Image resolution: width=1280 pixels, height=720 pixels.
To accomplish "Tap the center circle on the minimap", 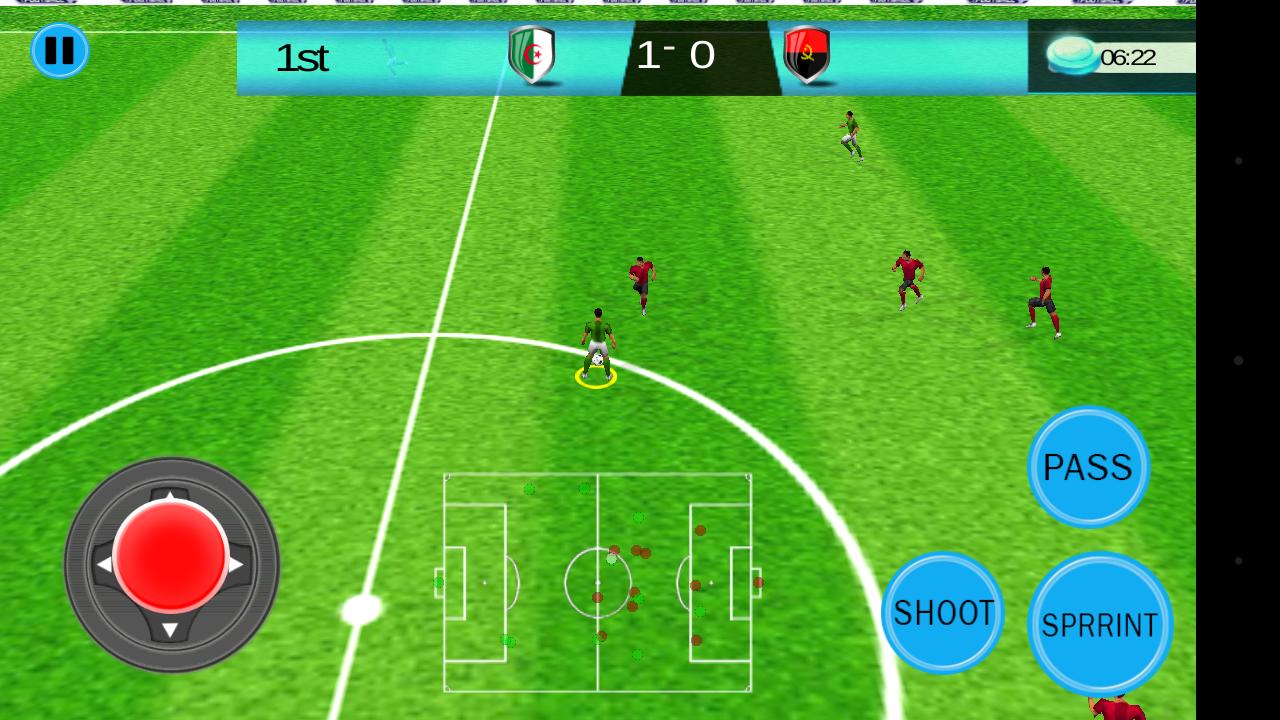I will [598, 583].
